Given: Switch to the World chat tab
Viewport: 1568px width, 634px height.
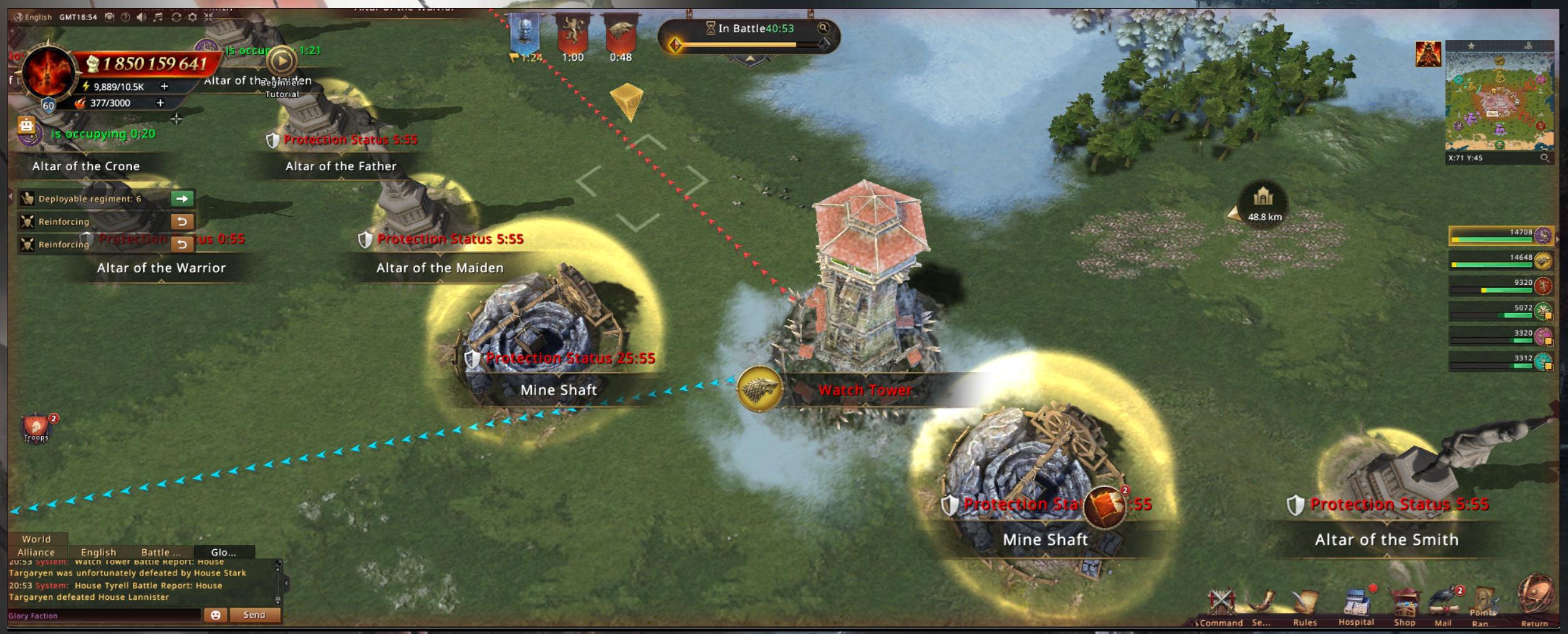Looking at the screenshot, I should point(36,539).
